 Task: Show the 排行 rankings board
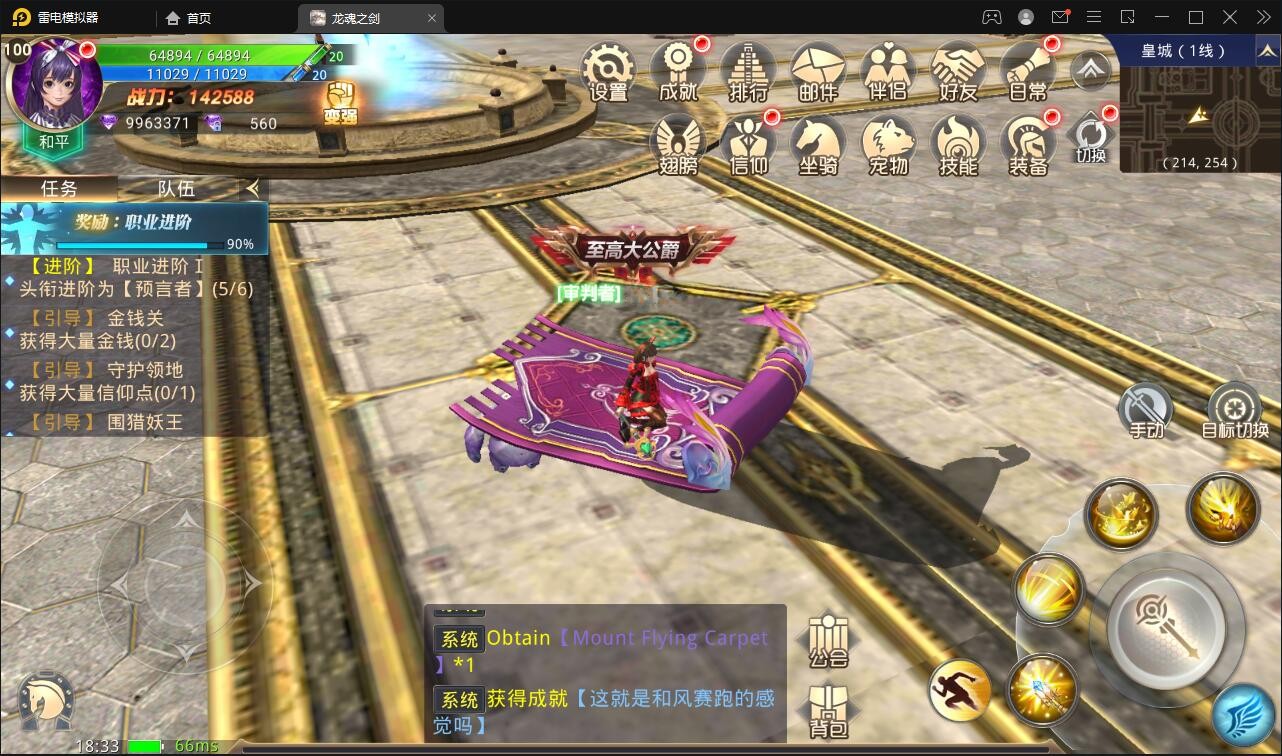[748, 70]
